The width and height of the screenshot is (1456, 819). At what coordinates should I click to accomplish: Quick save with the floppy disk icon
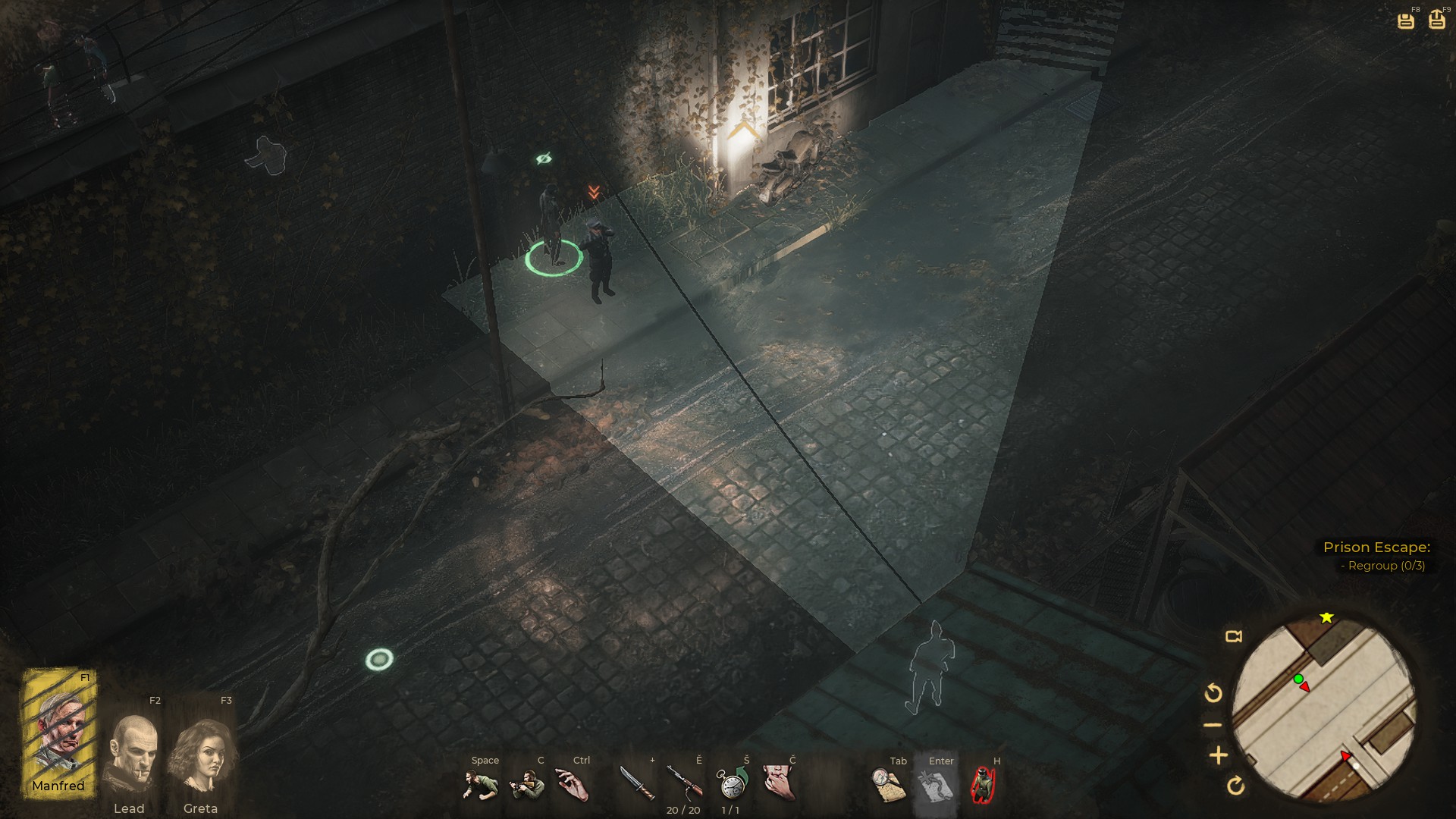point(1406,20)
